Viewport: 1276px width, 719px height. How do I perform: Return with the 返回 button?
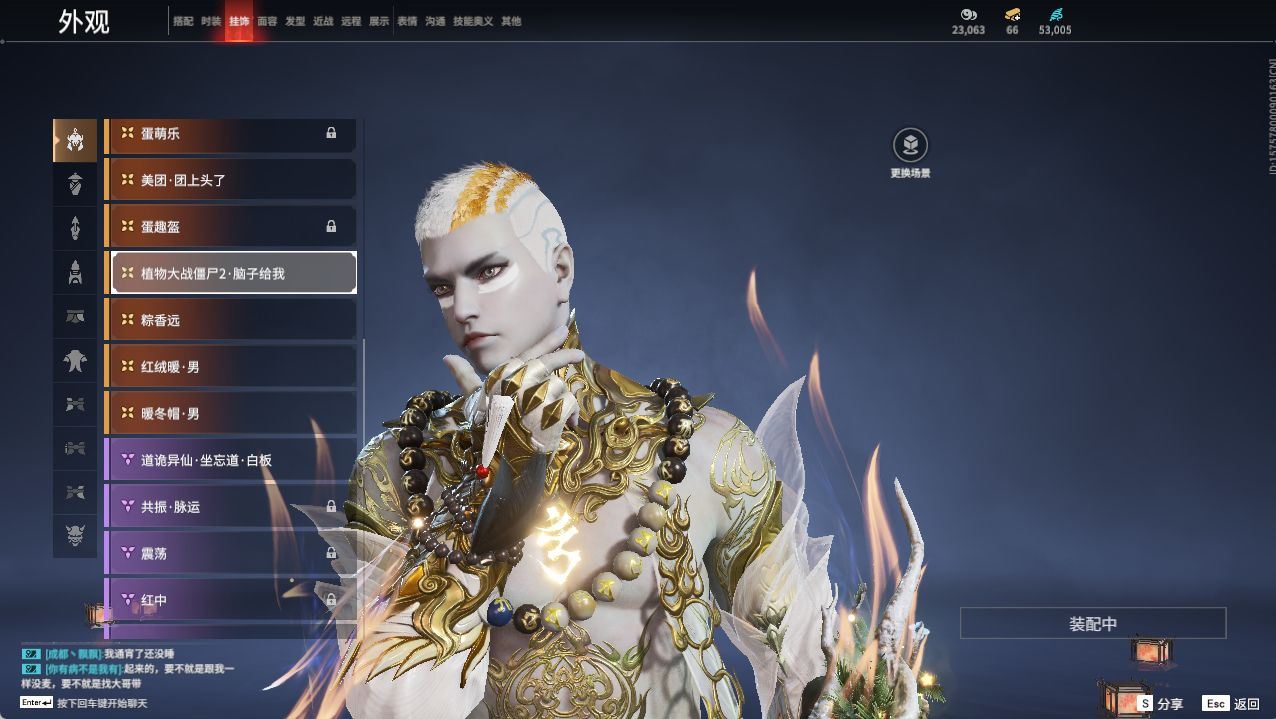pyautogui.click(x=1232, y=704)
